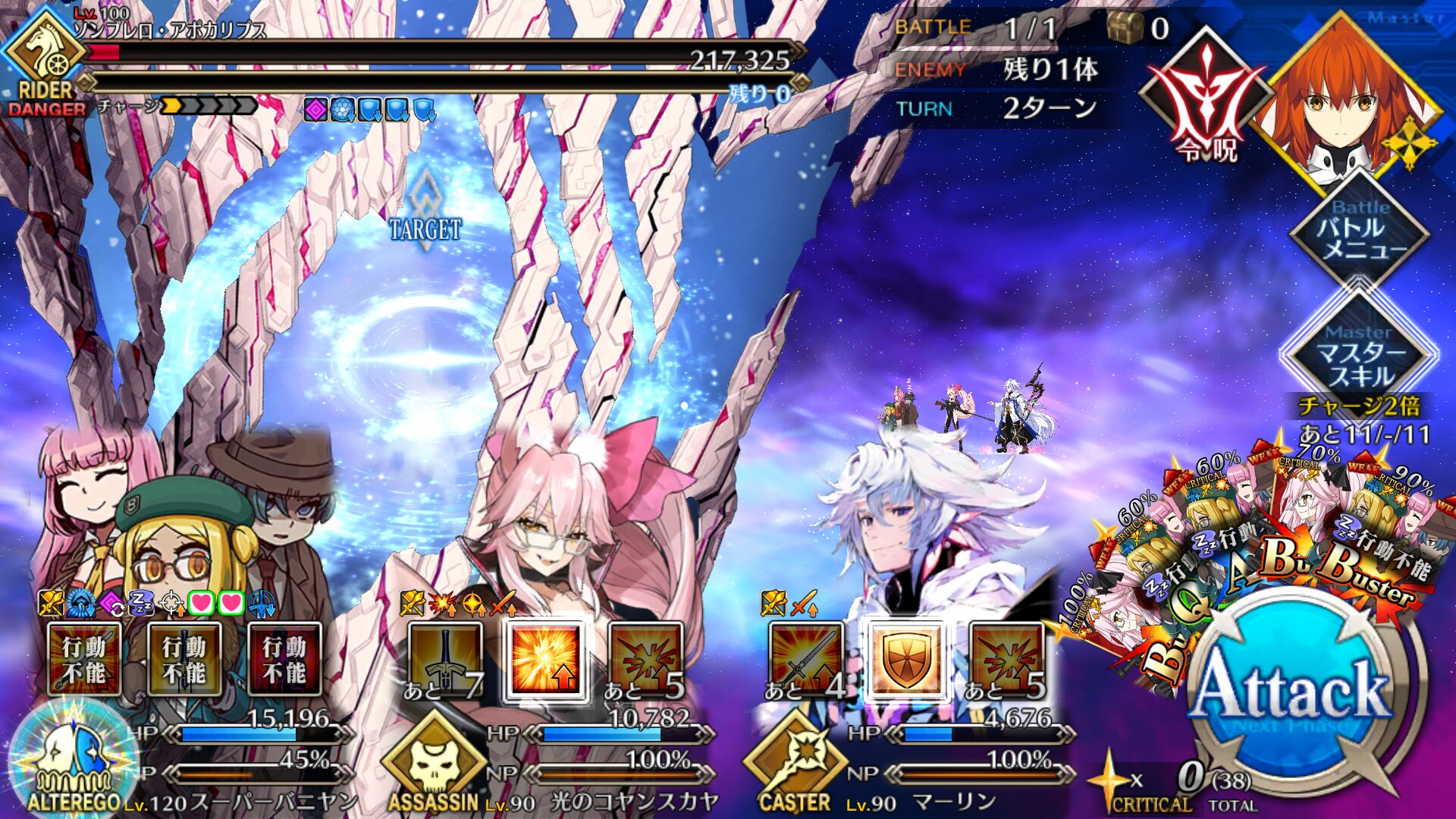Select Super Bunyan's first disabled skill
The width and height of the screenshot is (1456, 819).
[84, 658]
